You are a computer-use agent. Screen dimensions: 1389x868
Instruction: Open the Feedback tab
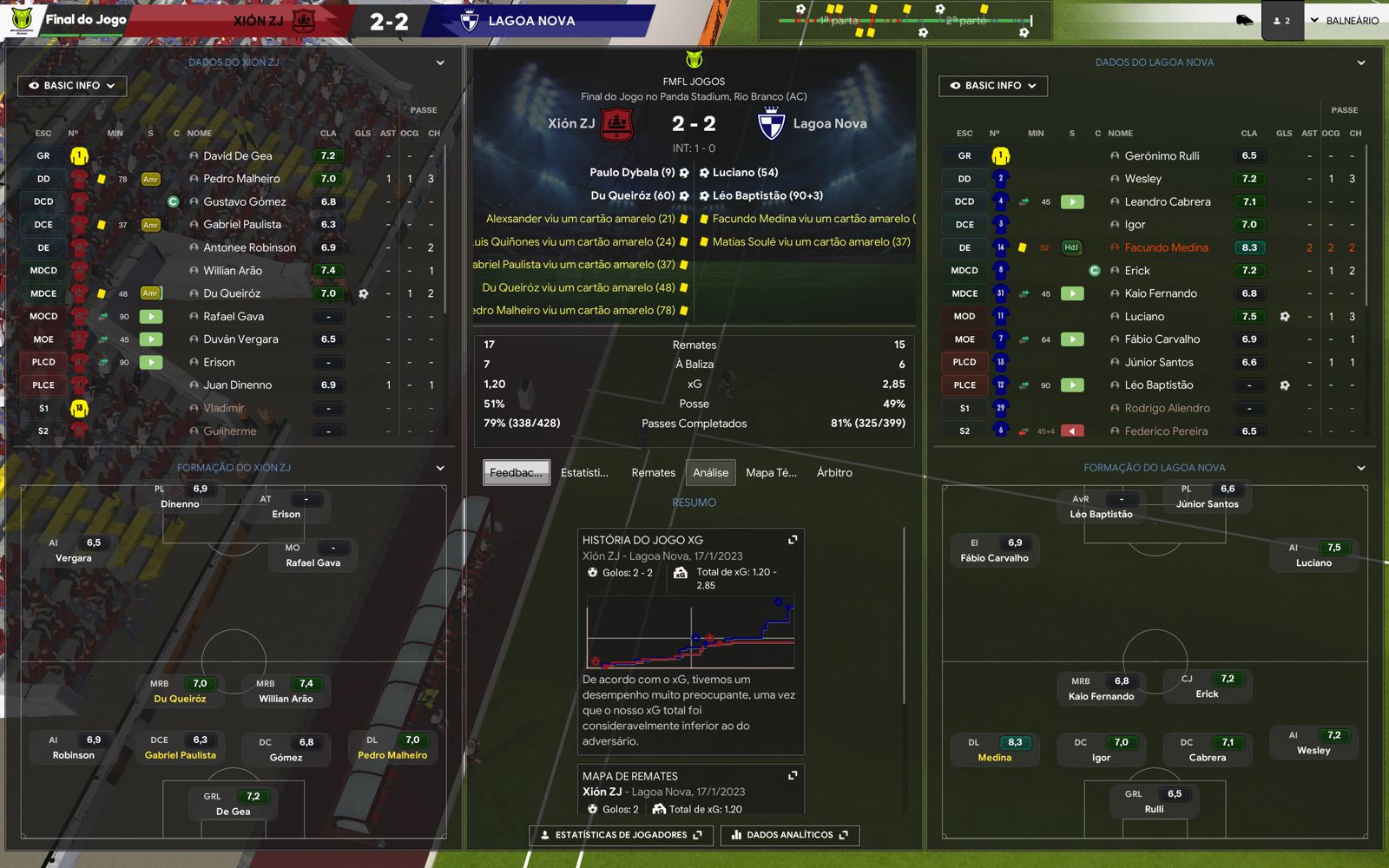click(x=516, y=472)
